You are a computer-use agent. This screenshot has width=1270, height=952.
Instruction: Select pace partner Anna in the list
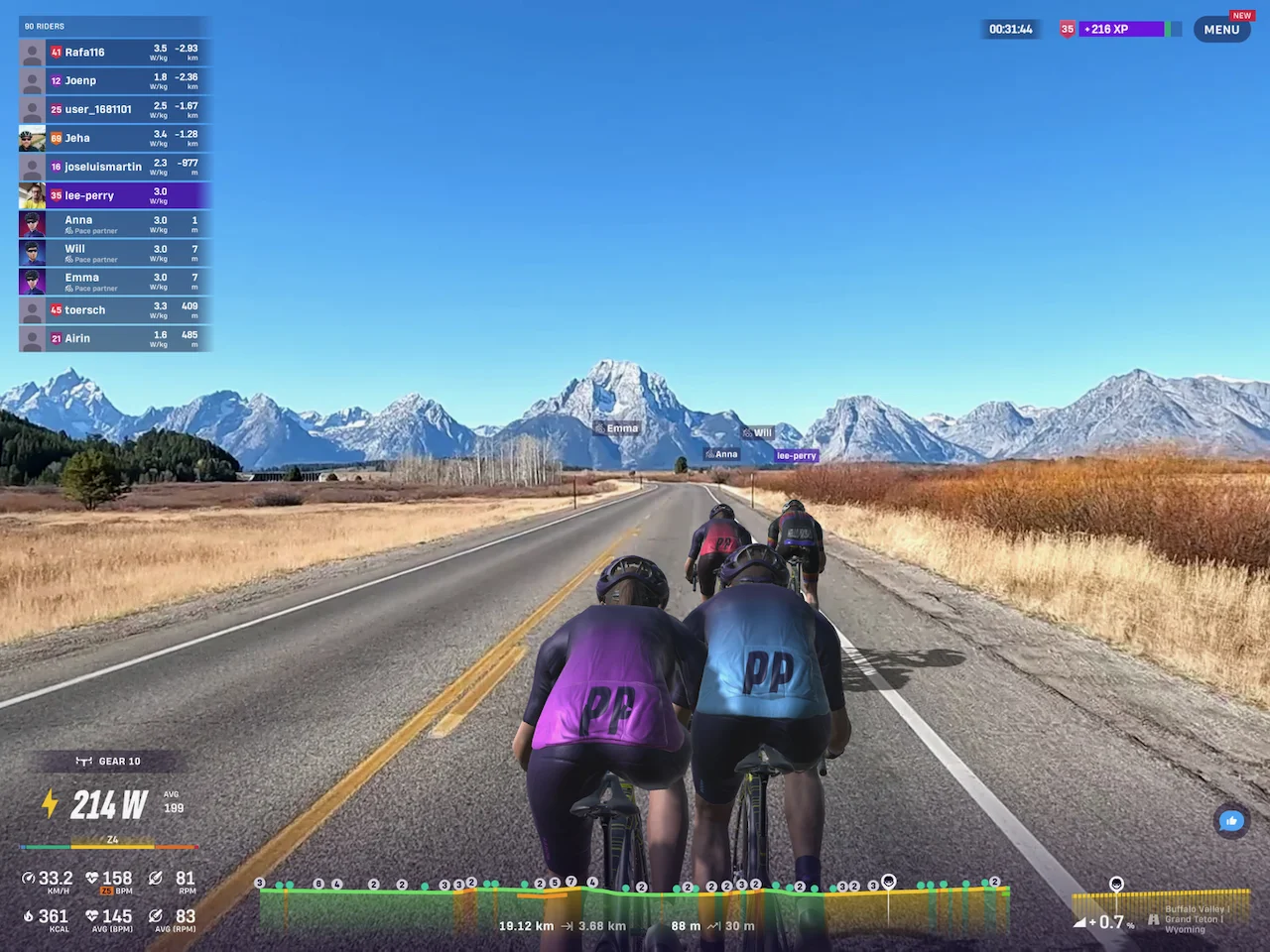point(114,225)
